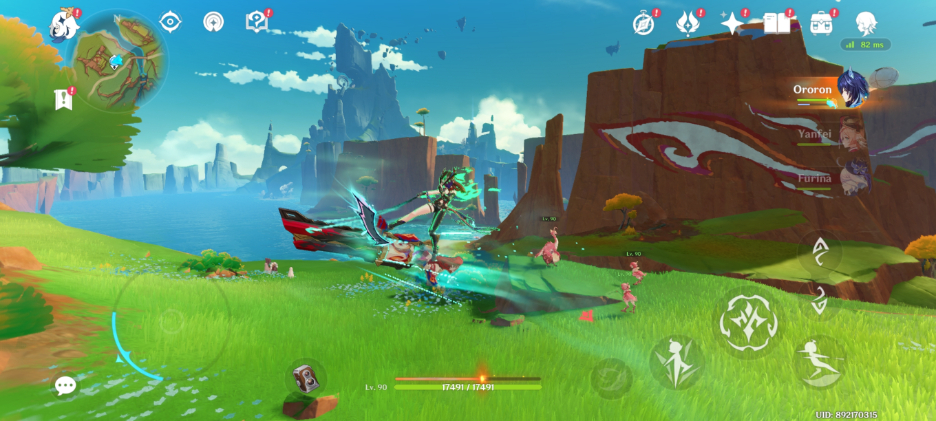Open the compass events icon

click(x=644, y=23)
